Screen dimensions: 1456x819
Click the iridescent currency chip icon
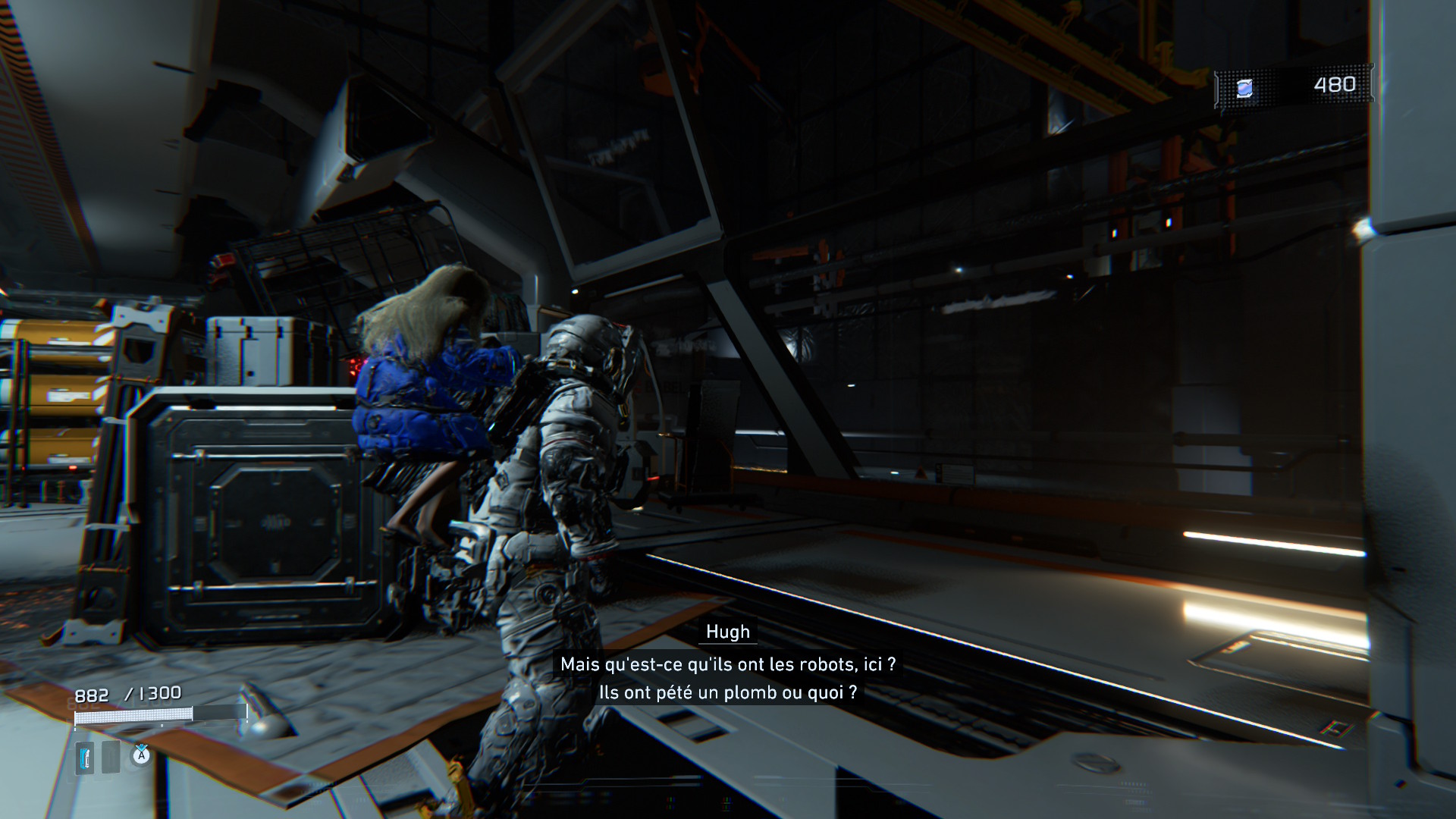coord(1244,89)
